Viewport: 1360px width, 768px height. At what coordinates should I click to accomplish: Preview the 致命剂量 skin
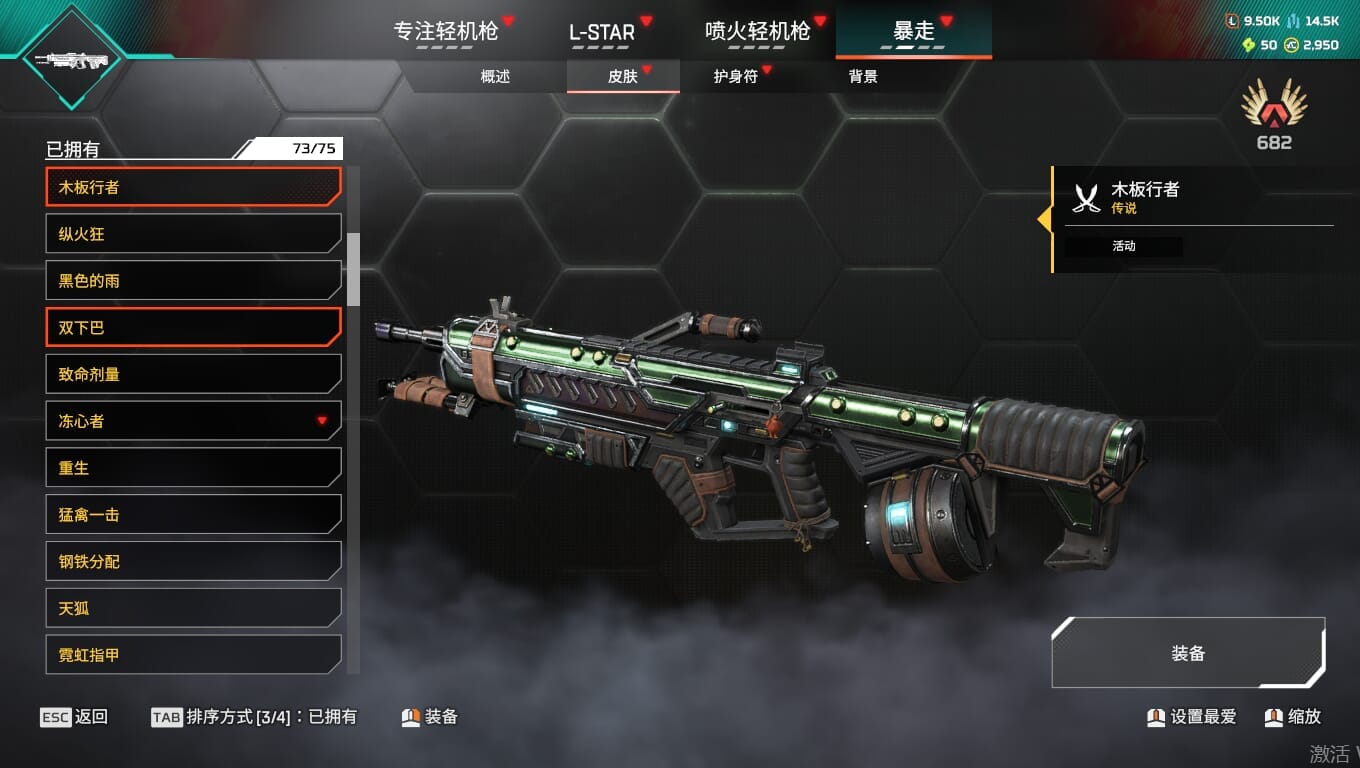(x=193, y=374)
